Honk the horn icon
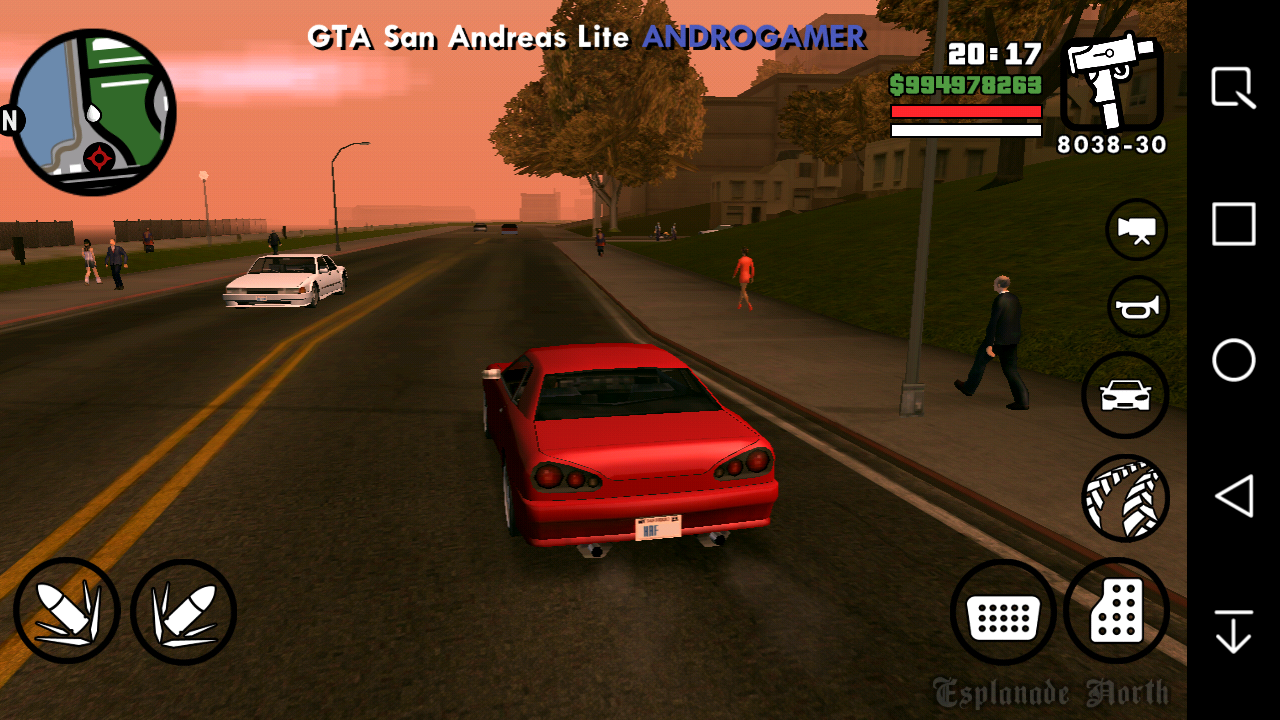Image resolution: width=1280 pixels, height=720 pixels. [x=1137, y=306]
